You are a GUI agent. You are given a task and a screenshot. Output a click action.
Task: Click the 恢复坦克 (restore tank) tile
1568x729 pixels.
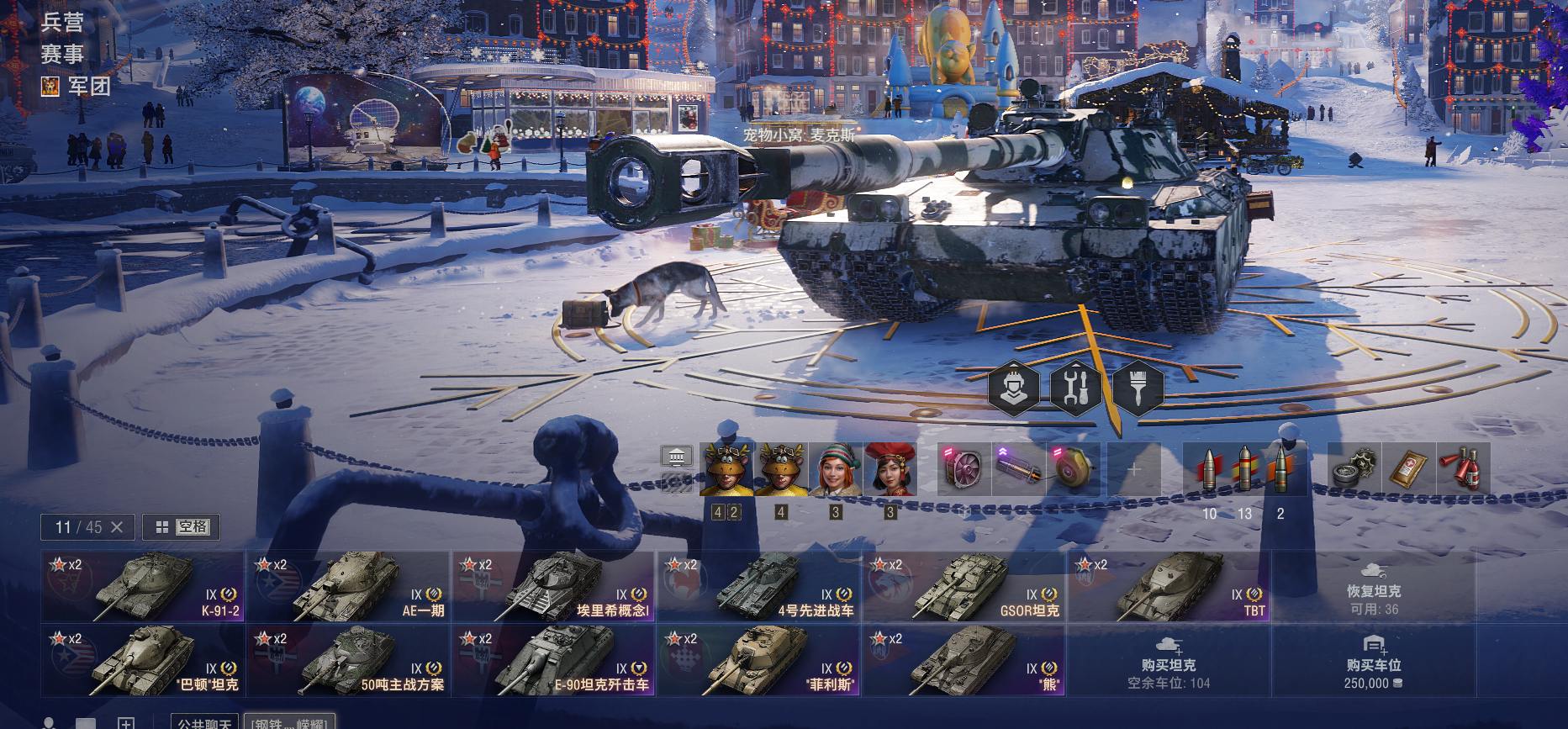coord(1373,598)
